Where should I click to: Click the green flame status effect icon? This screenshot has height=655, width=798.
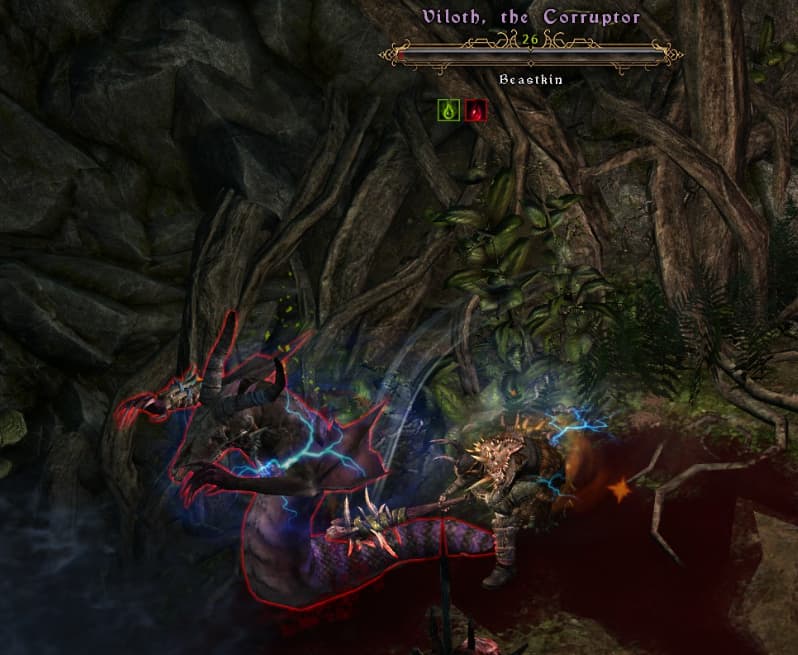pyautogui.click(x=448, y=111)
